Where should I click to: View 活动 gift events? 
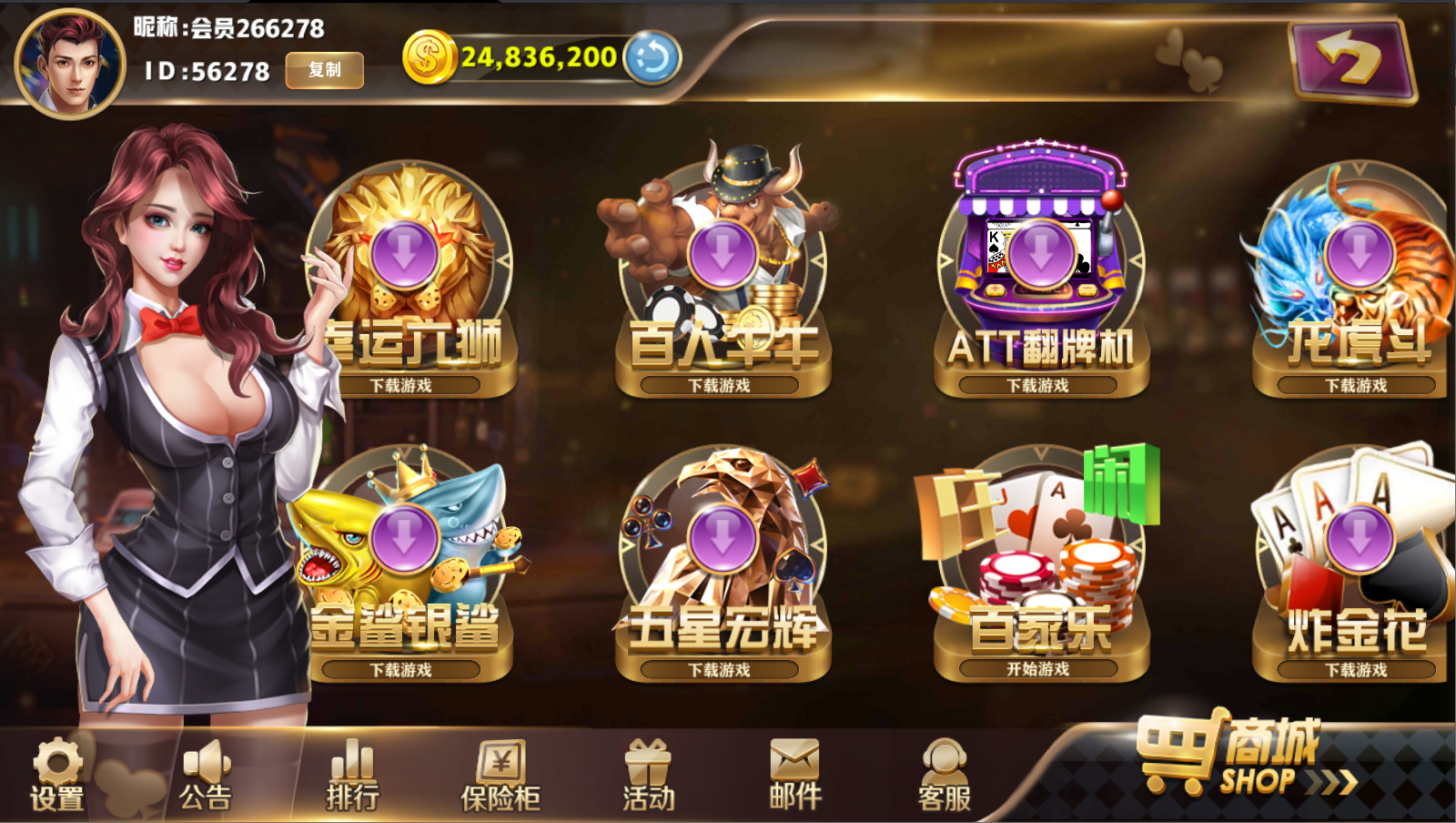(x=649, y=776)
